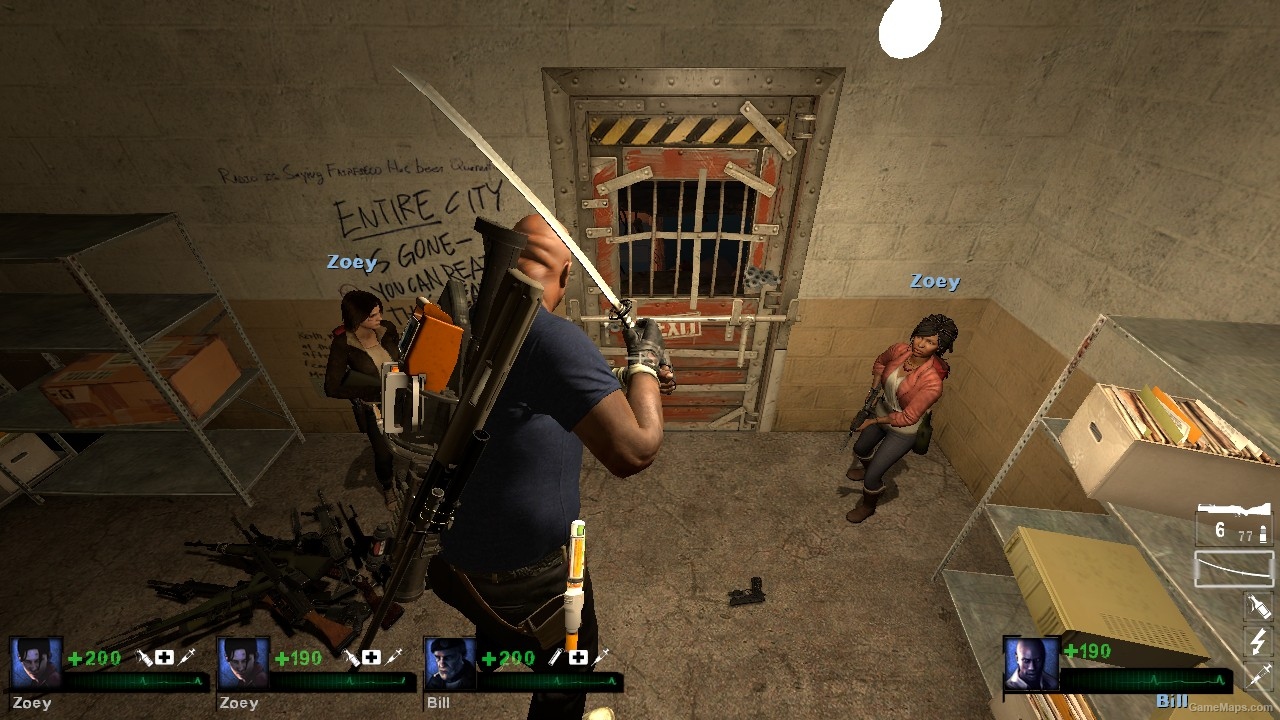This screenshot has height=720, width=1280.
Task: Click the GameMaps.com watermark link
Action: pos(1228,707)
